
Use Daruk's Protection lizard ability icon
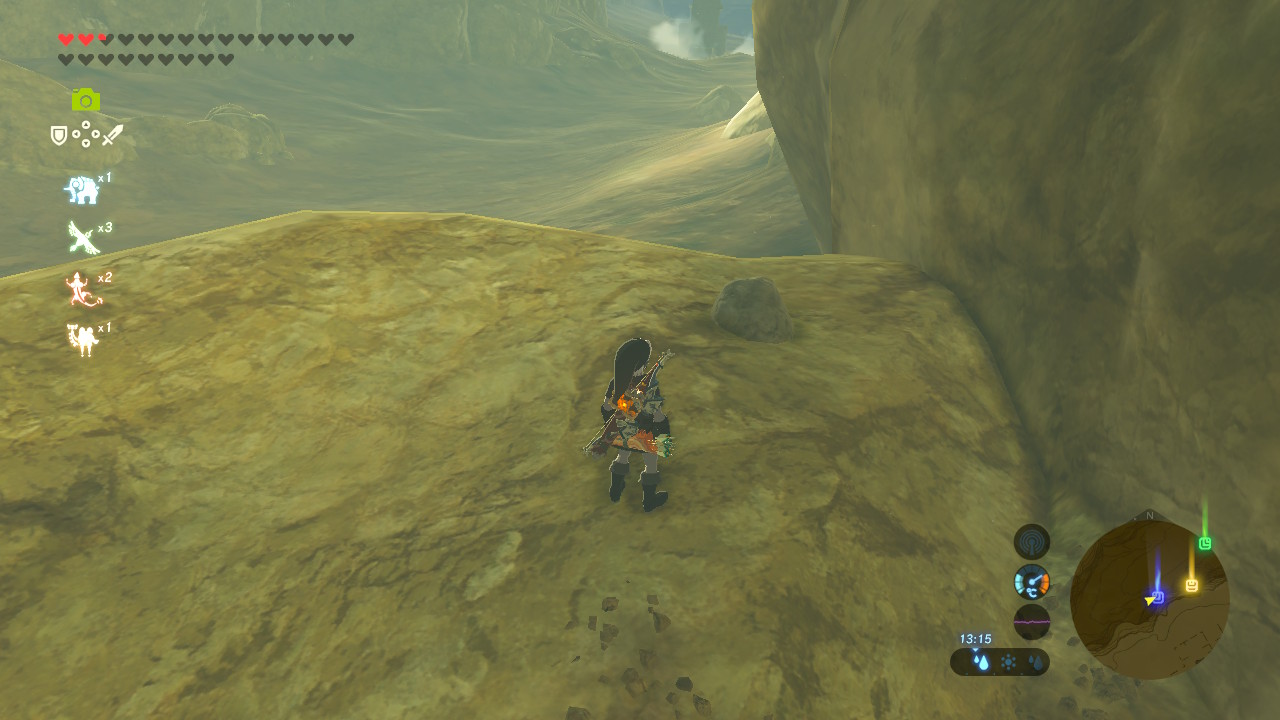click(x=82, y=289)
